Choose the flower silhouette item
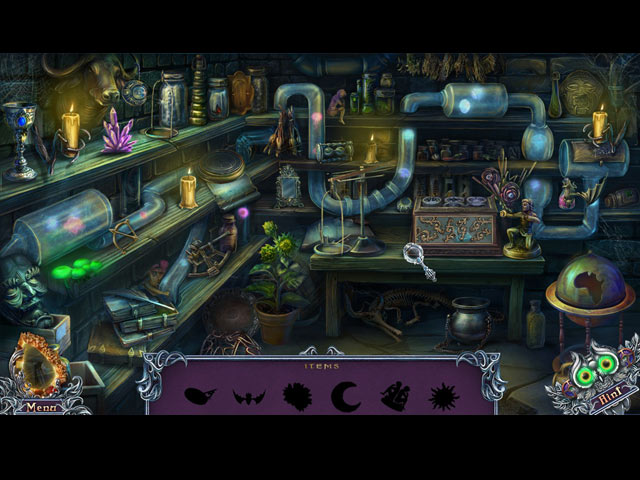The width and height of the screenshot is (640, 480). coord(297,396)
